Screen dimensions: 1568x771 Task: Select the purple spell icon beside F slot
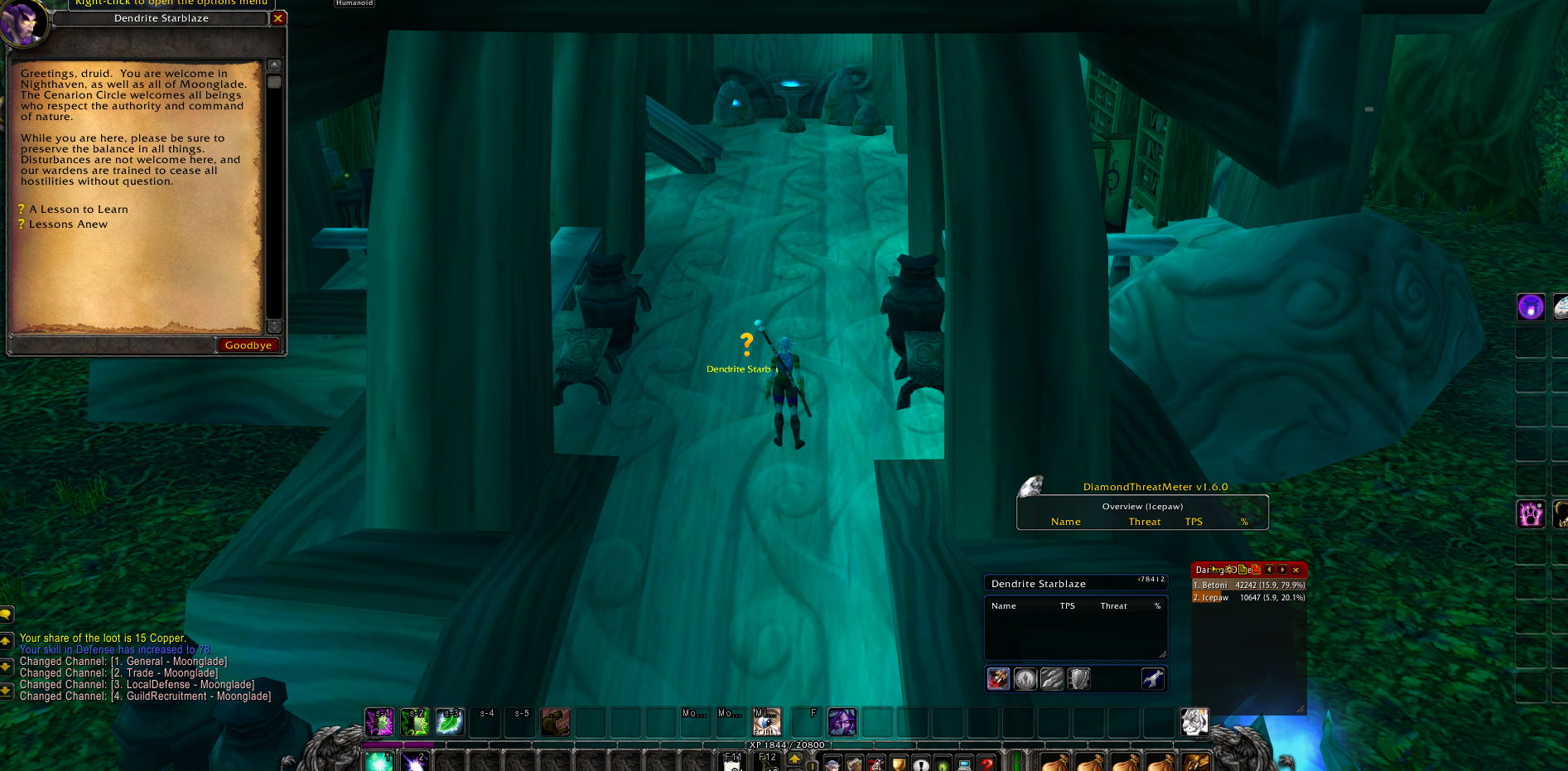(842, 723)
